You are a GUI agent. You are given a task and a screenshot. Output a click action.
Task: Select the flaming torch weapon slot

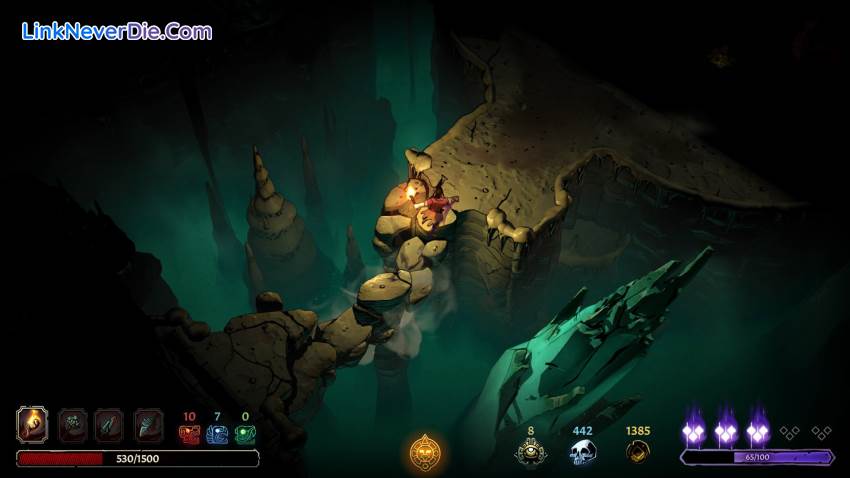(33, 425)
